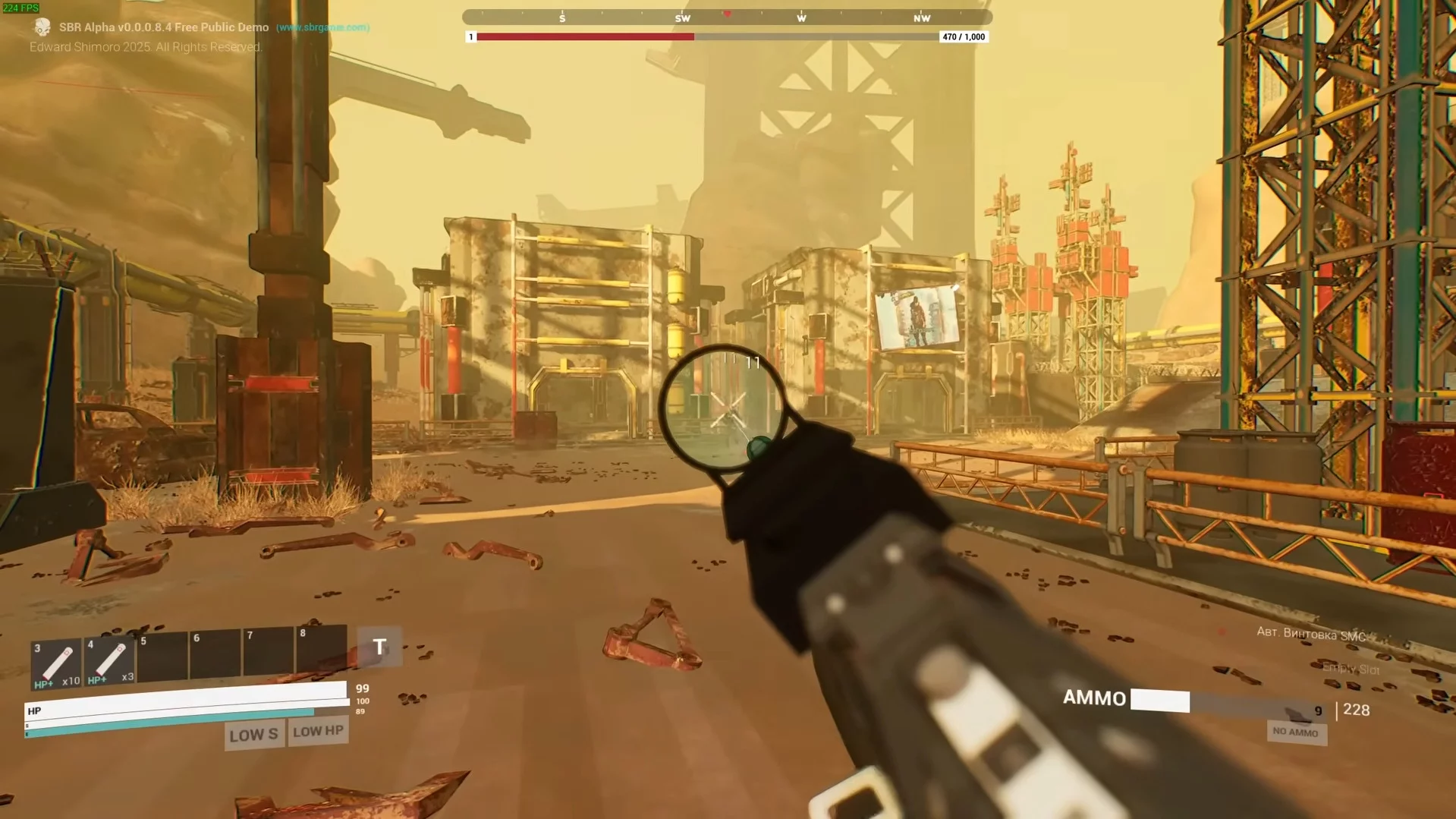
Task: Select the HP+ stim in slot 3
Action: pos(56,663)
